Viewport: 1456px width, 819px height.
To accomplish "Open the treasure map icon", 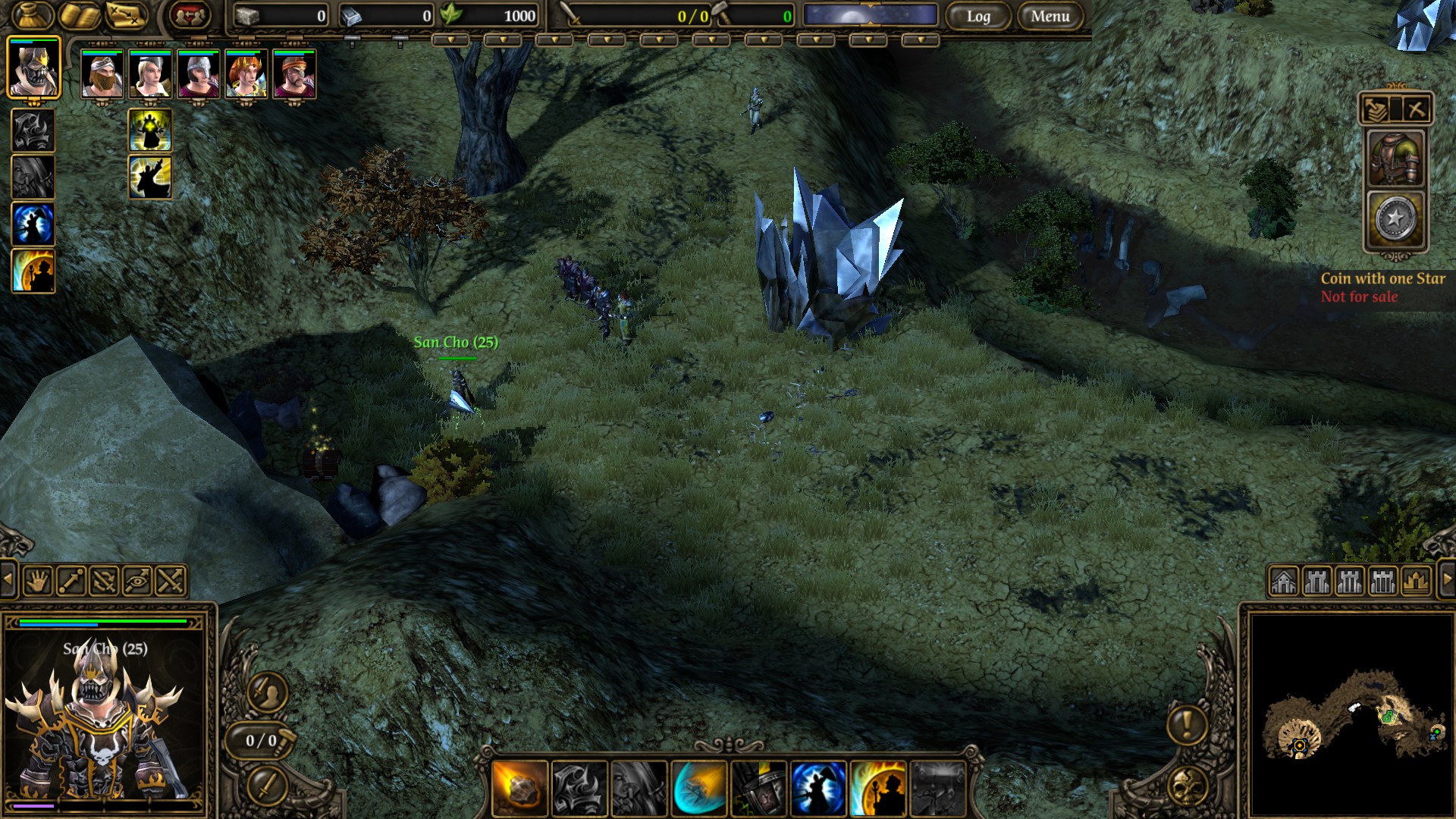I will point(127,15).
